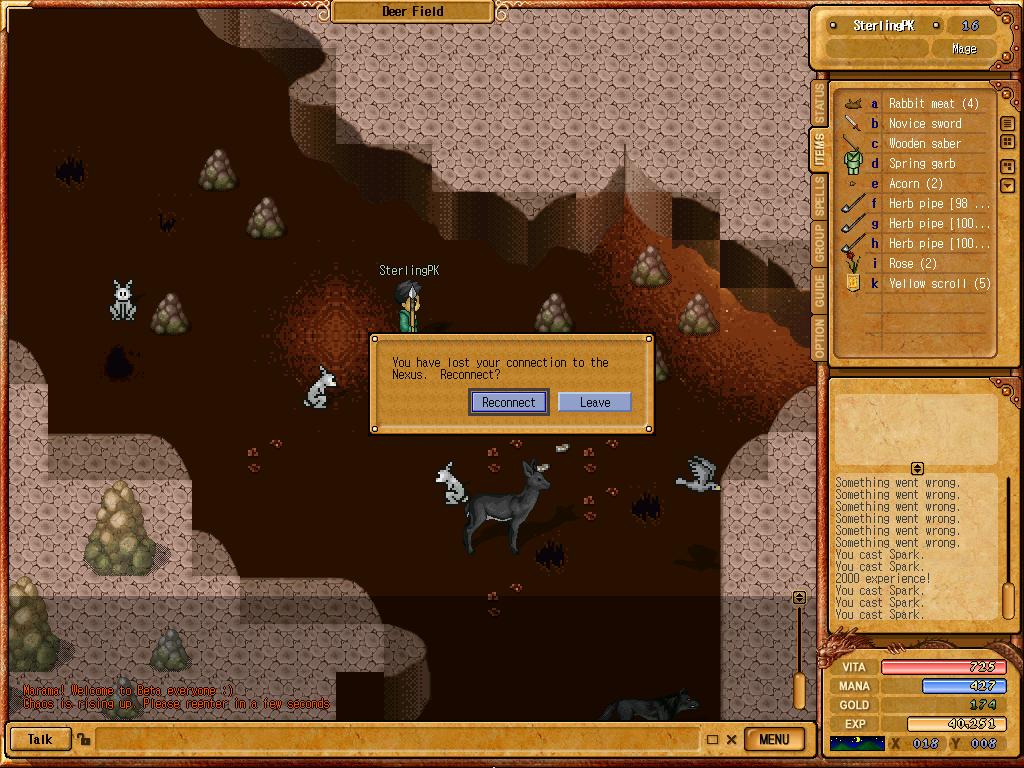Open the OPTION tab
The width and height of the screenshot is (1024, 768).
819,338
